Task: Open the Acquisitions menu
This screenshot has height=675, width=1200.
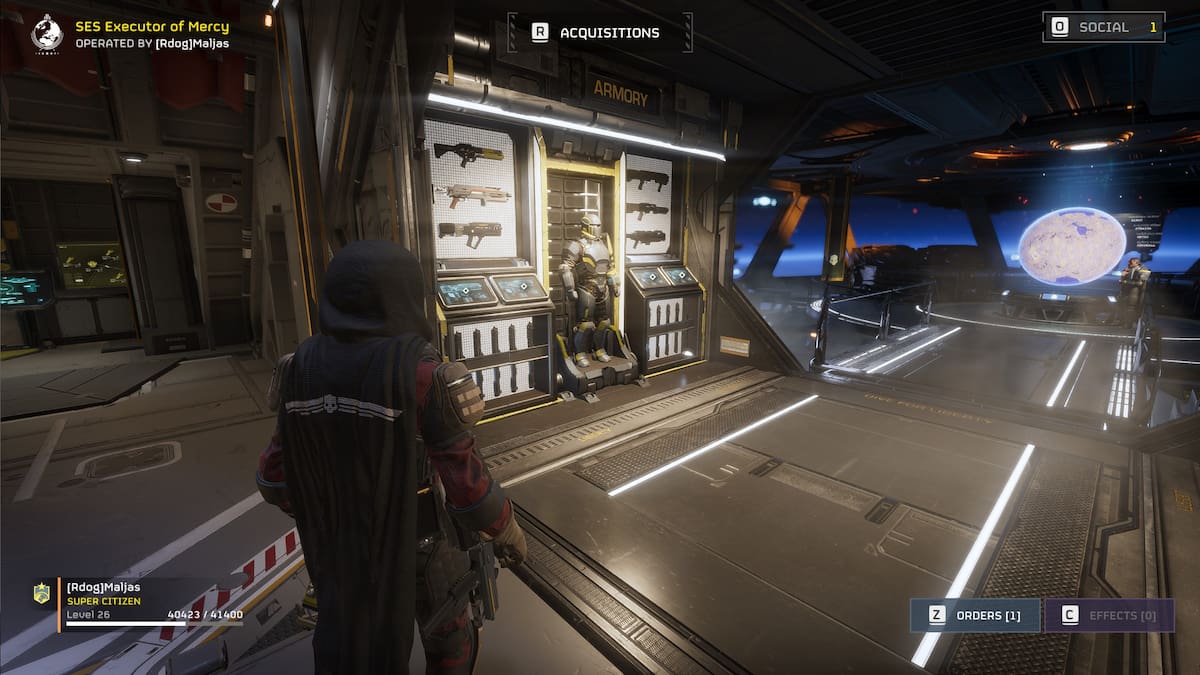Action: coord(598,33)
